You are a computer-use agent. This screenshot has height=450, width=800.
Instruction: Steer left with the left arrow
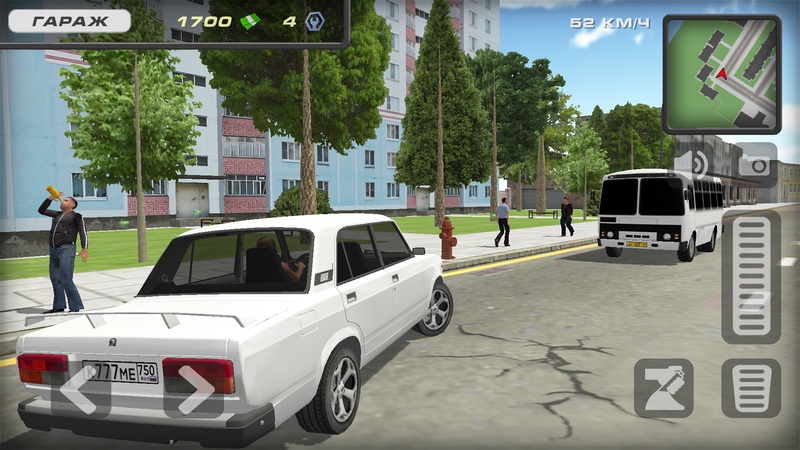click(x=80, y=387)
